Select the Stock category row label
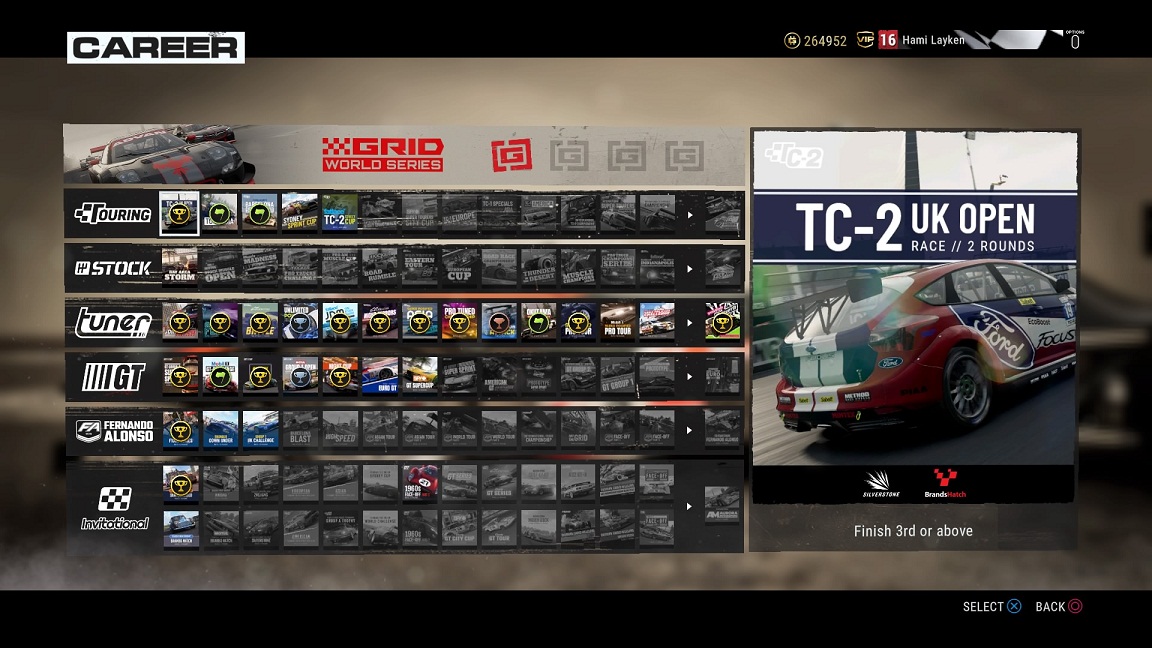Screen dimensions: 1152x648 pyautogui.click(x=113, y=268)
